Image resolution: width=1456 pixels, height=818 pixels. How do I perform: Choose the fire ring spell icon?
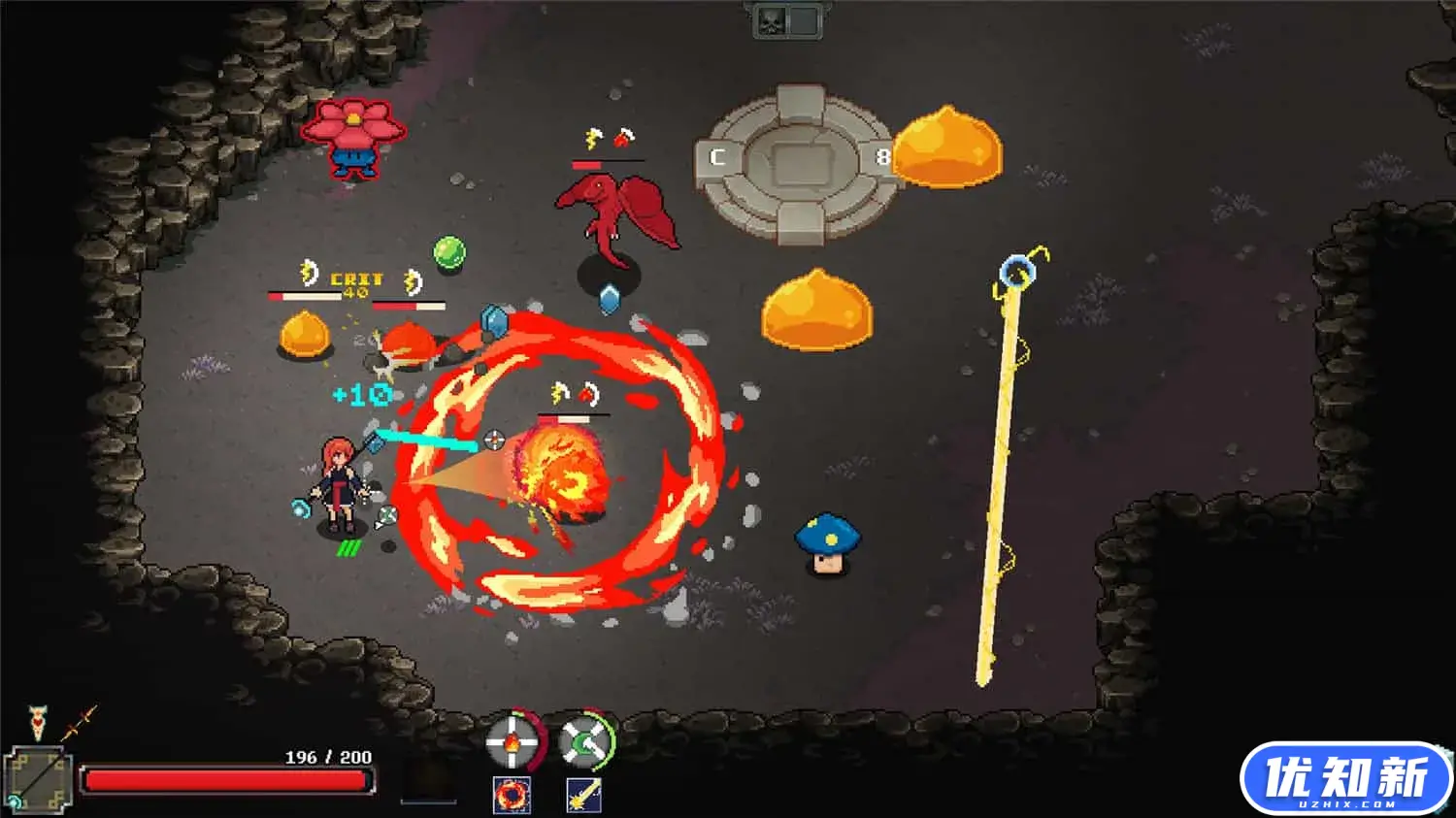512,796
